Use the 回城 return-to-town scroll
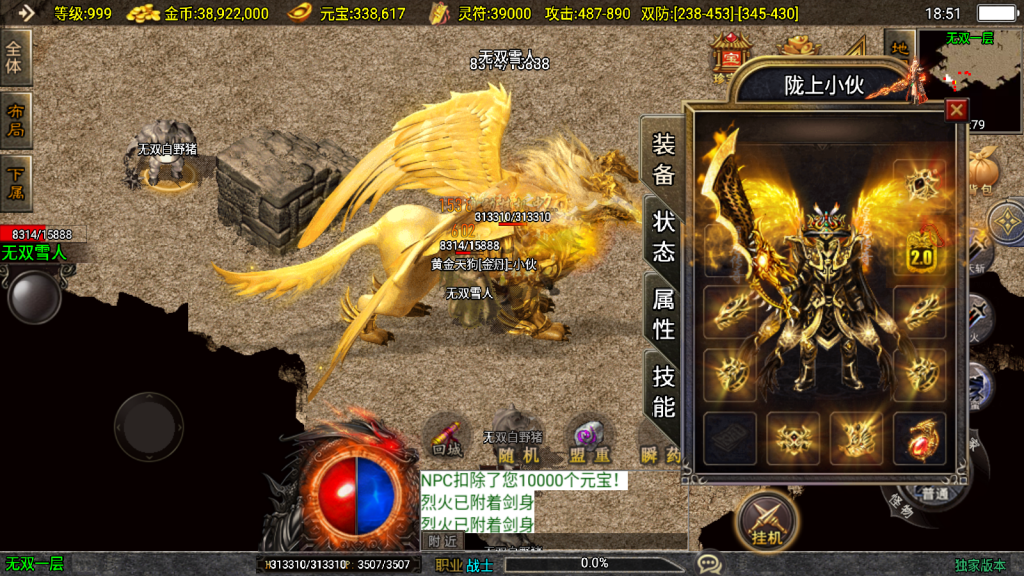Screen dimensions: 1024x576 coord(446,440)
